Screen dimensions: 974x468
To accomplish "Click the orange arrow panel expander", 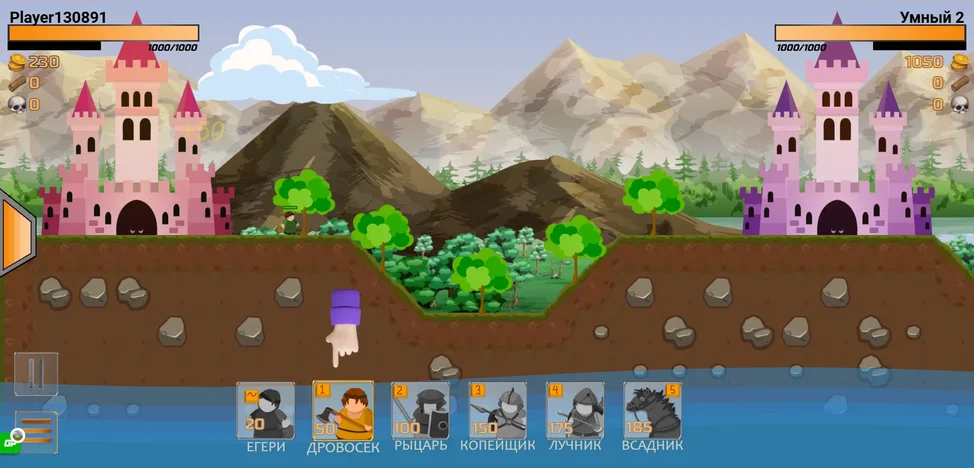I will 17,236.
